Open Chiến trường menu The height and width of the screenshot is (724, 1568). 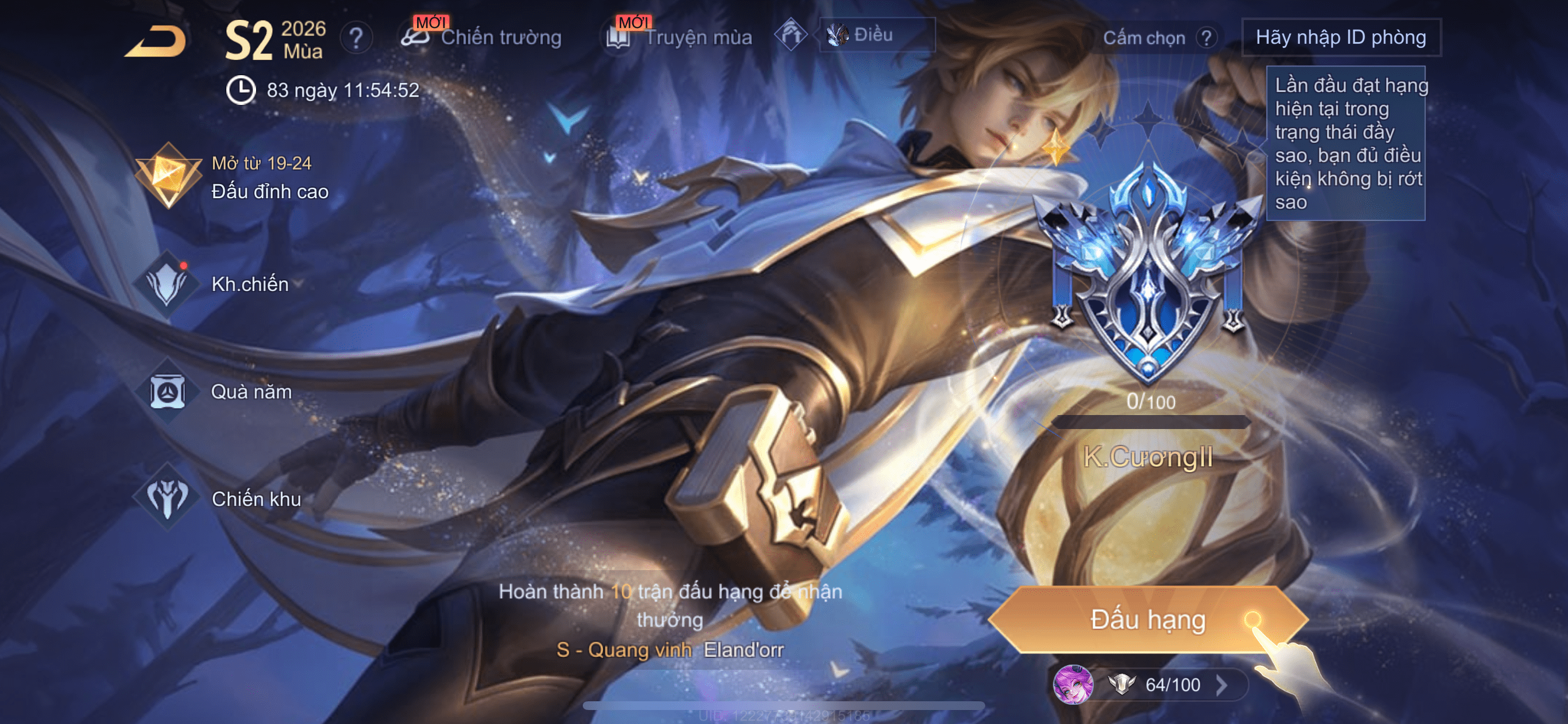point(482,37)
